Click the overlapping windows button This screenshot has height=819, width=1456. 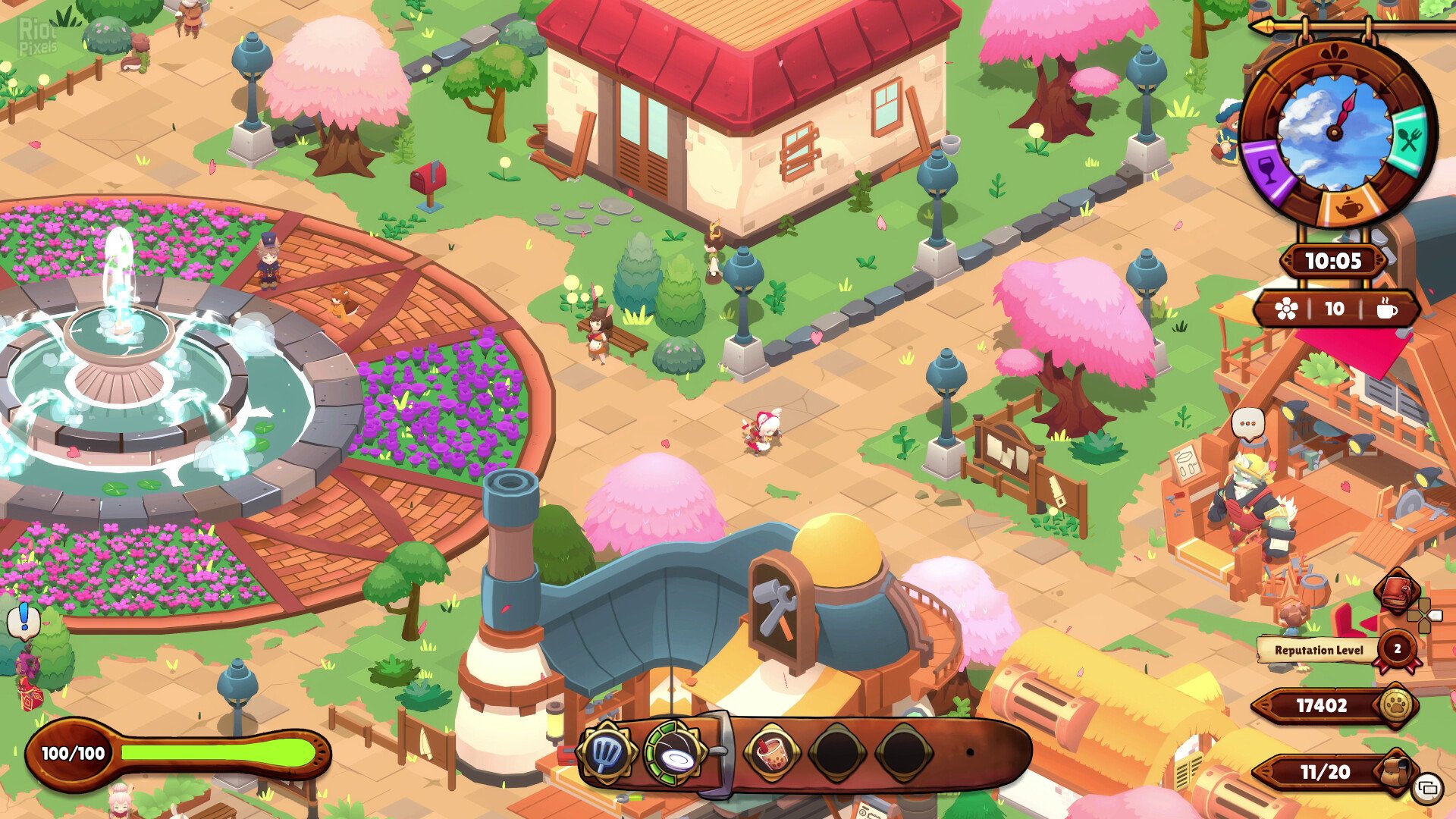[1428, 789]
